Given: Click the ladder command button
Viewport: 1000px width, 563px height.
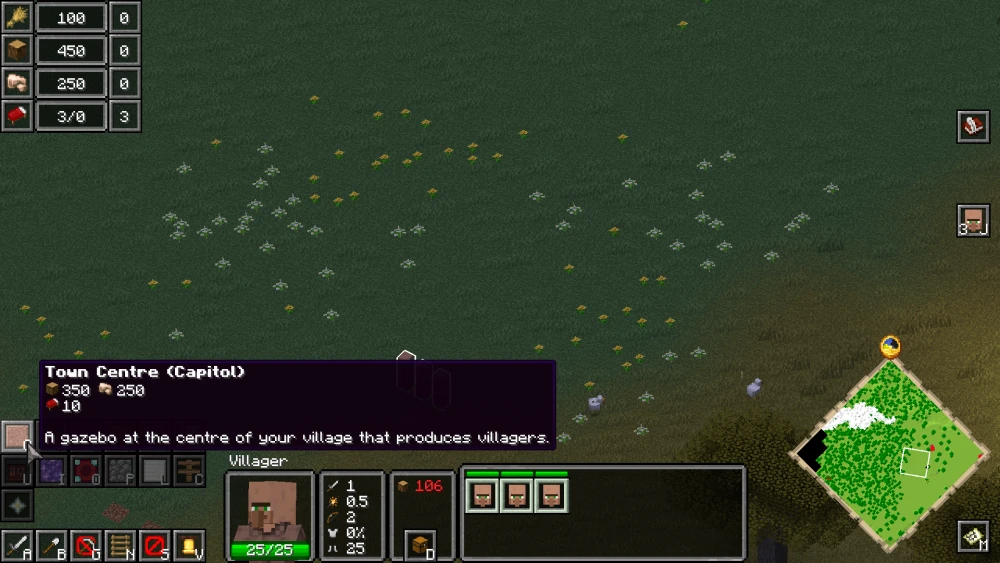Looking at the screenshot, I should (121, 546).
